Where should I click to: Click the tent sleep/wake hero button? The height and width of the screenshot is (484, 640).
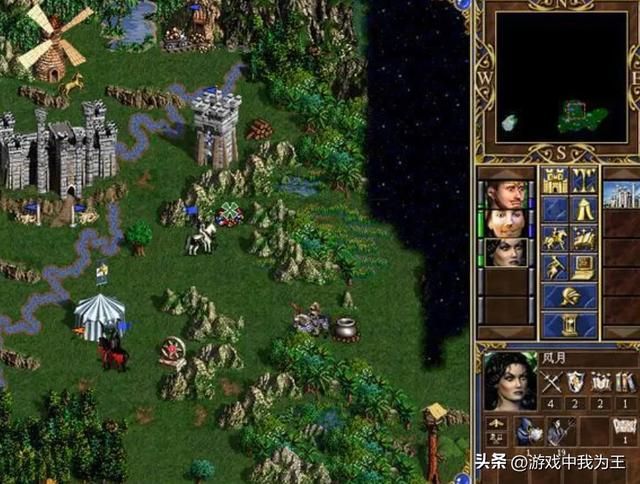coord(584,210)
